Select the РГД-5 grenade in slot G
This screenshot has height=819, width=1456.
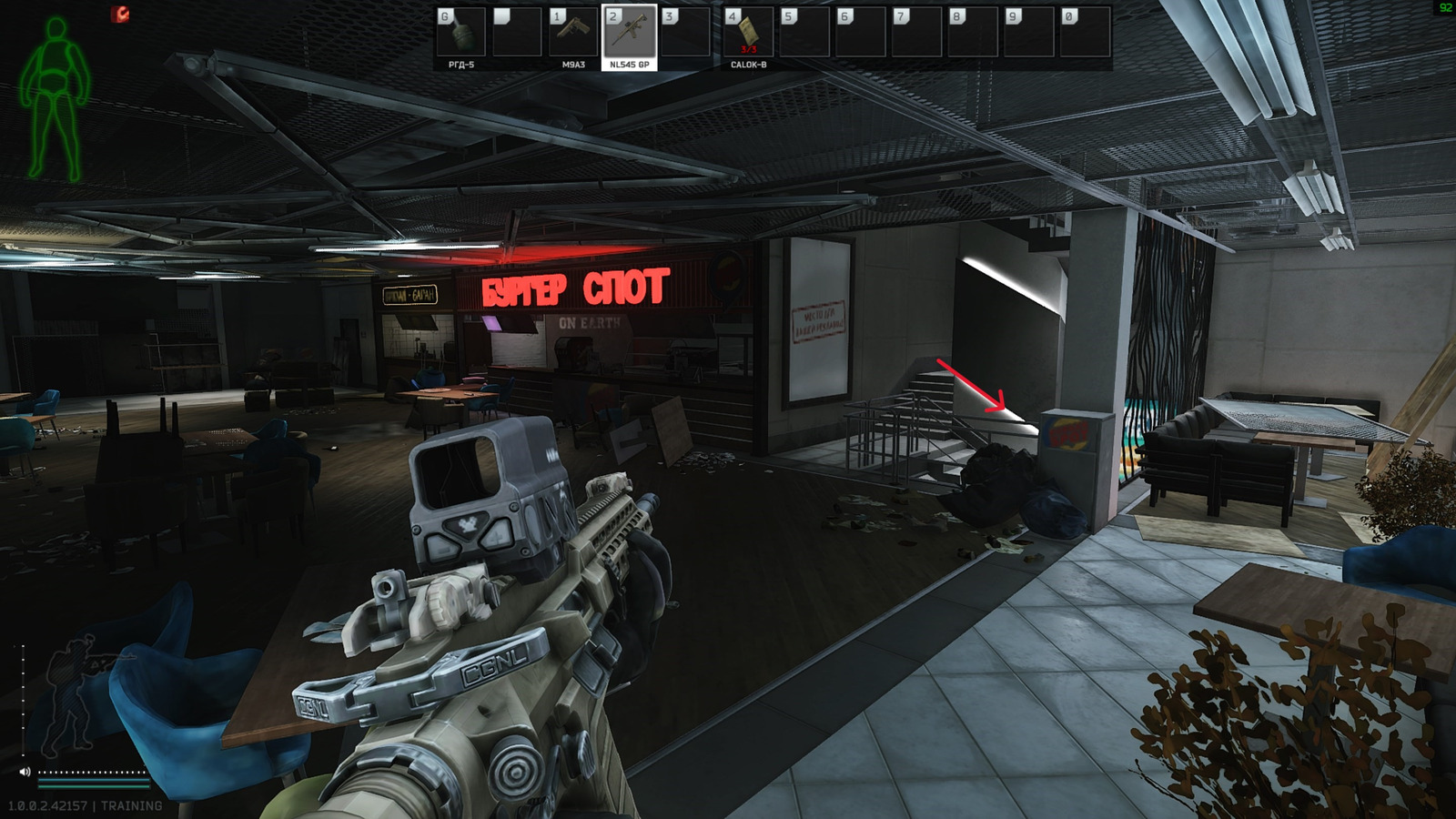click(x=463, y=34)
